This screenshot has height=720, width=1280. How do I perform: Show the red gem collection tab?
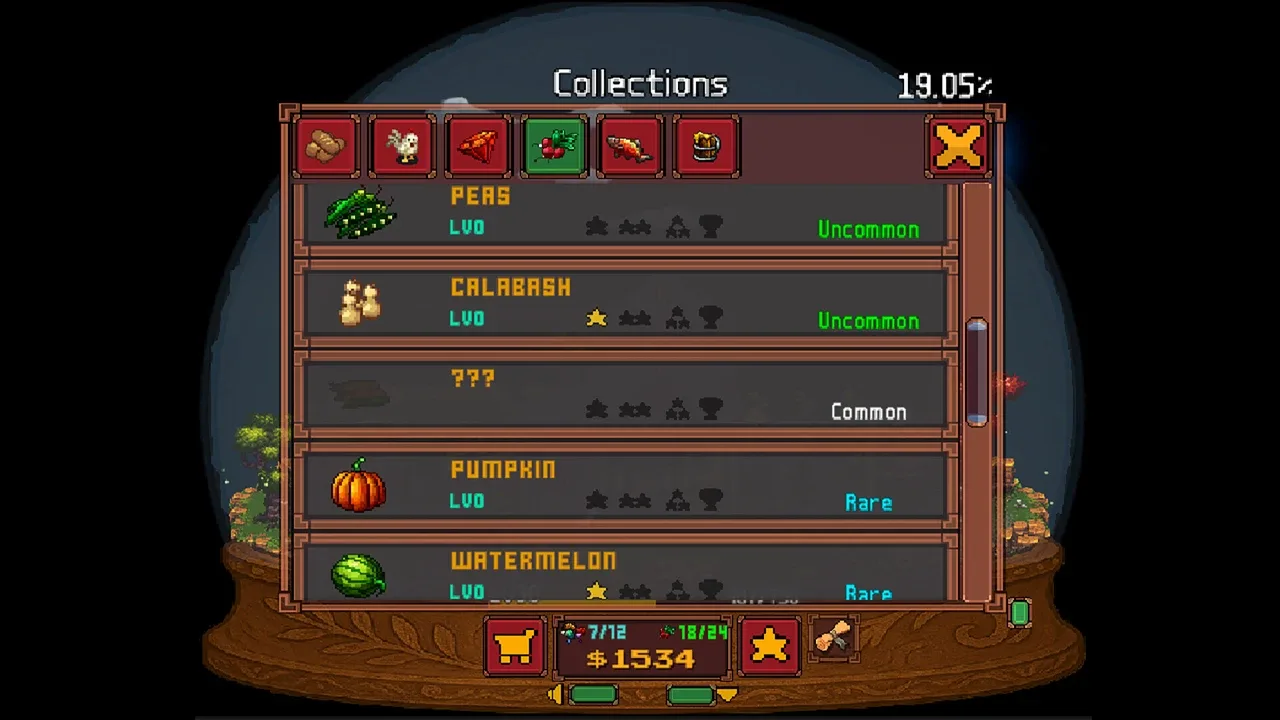478,147
